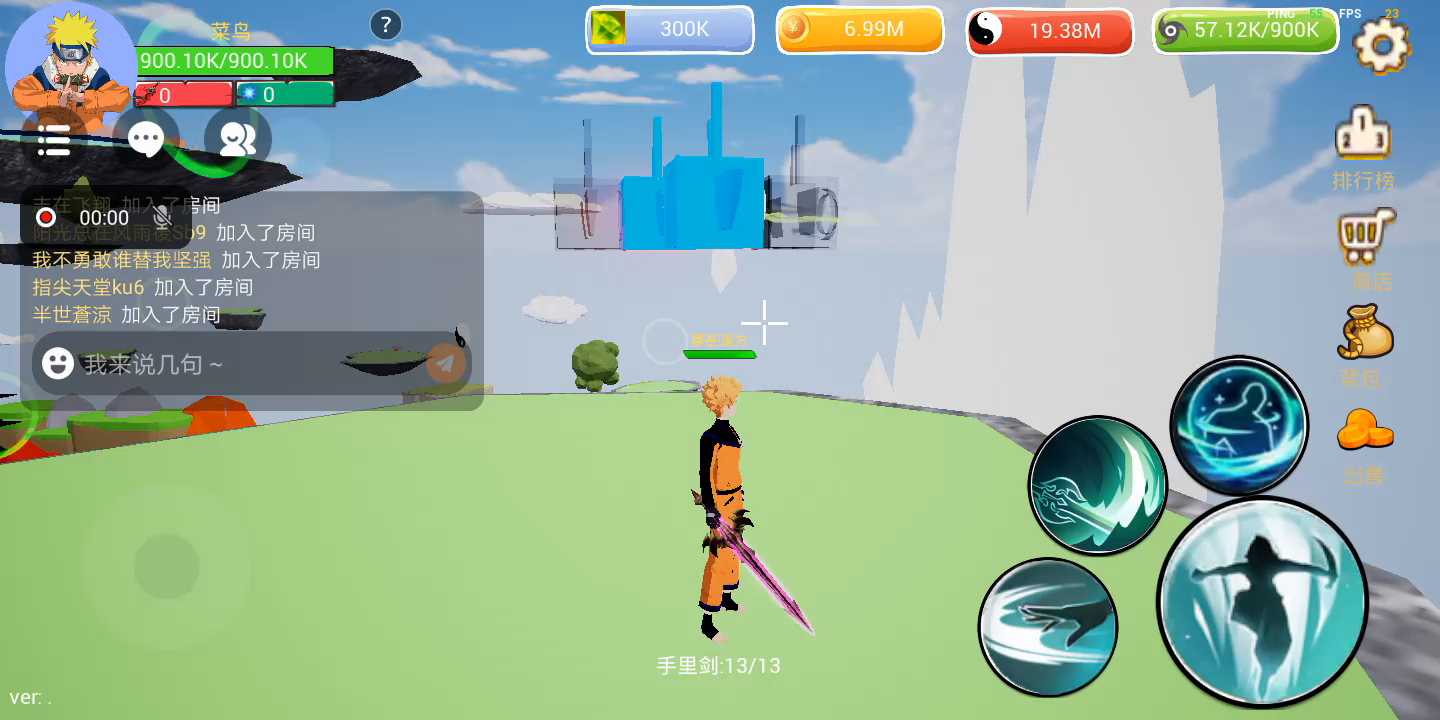Image resolution: width=1440 pixels, height=720 pixels.
Task: Click the 我来说几句 chat input field
Action: pyautogui.click(x=240, y=364)
